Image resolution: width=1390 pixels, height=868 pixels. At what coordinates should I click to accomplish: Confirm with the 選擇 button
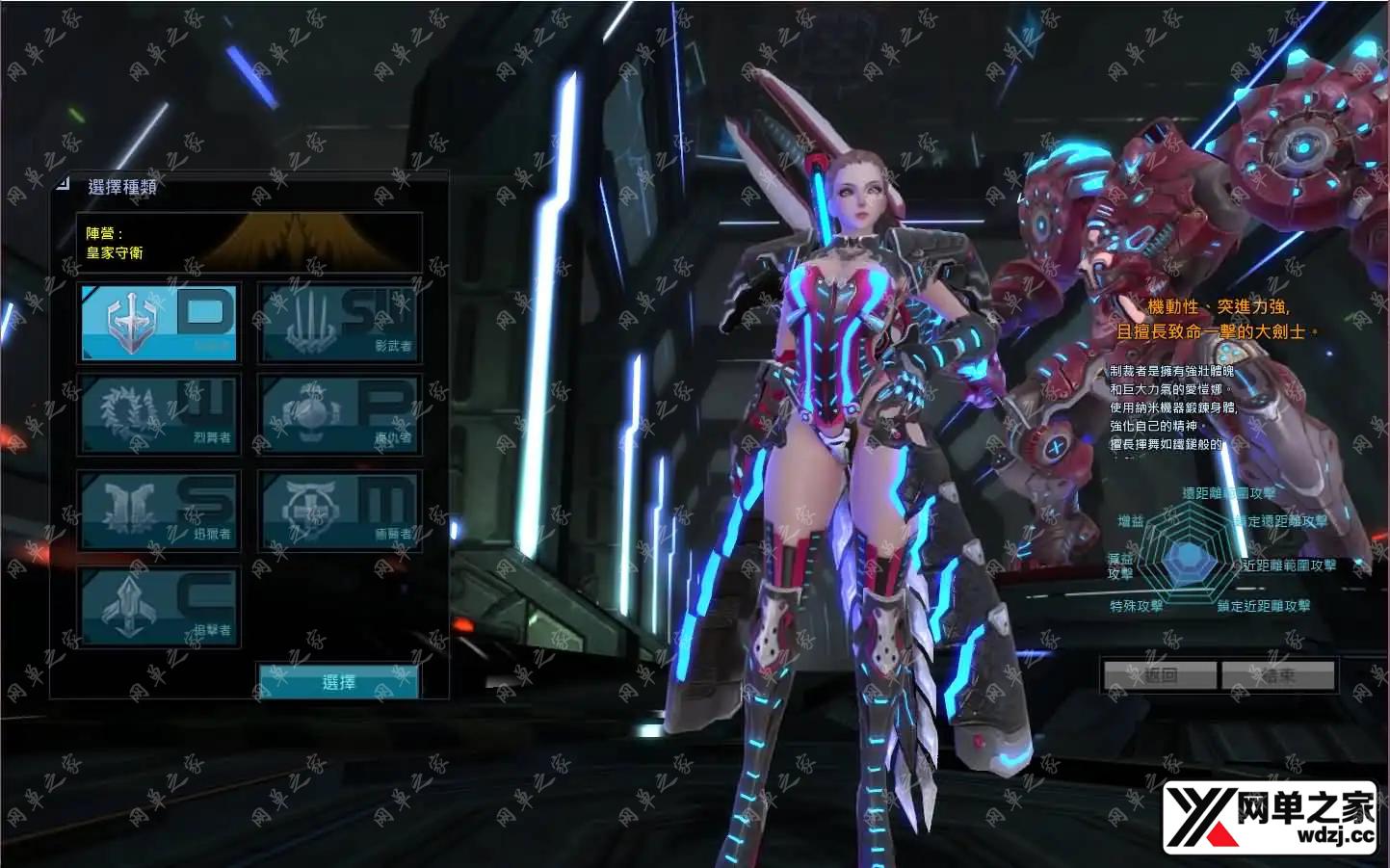338,681
